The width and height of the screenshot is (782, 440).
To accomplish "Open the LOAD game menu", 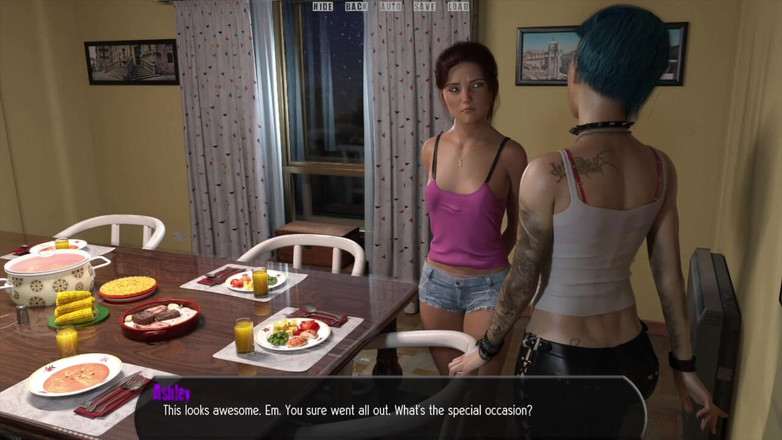I will (x=458, y=7).
